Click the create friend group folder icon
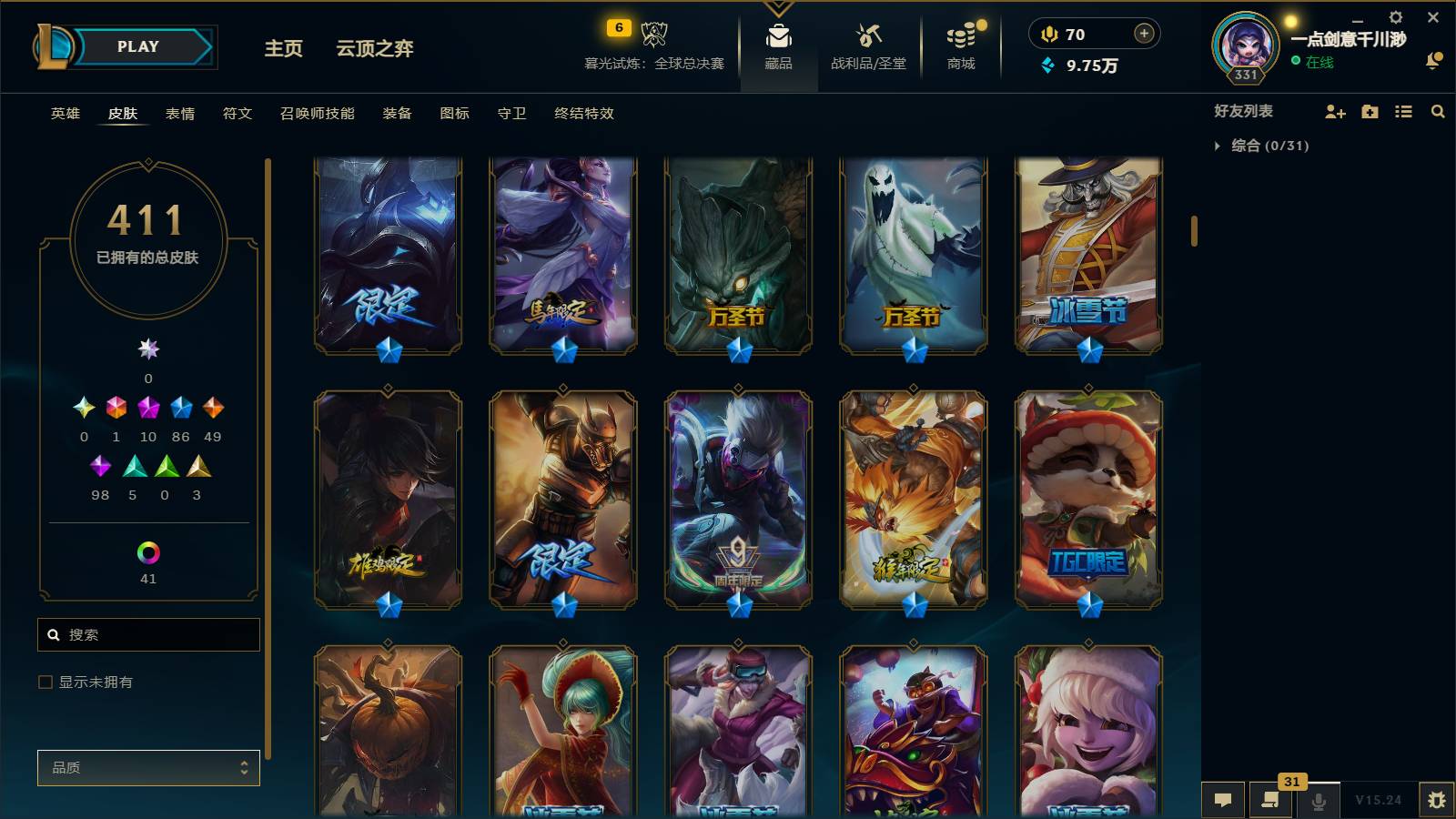Viewport: 1456px width, 819px height. coord(1369,112)
